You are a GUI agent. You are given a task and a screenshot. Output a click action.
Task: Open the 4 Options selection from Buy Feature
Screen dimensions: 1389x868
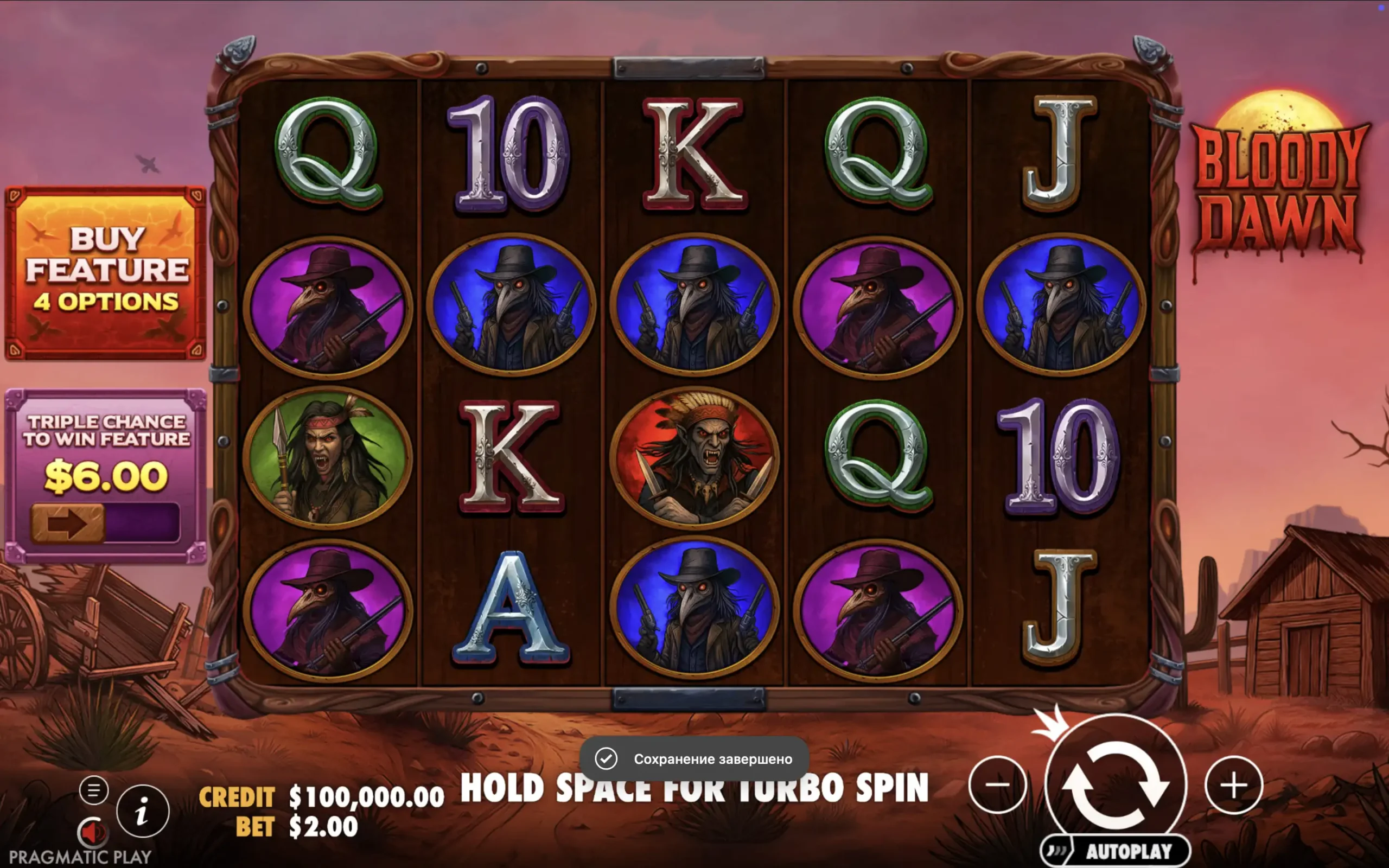click(108, 303)
